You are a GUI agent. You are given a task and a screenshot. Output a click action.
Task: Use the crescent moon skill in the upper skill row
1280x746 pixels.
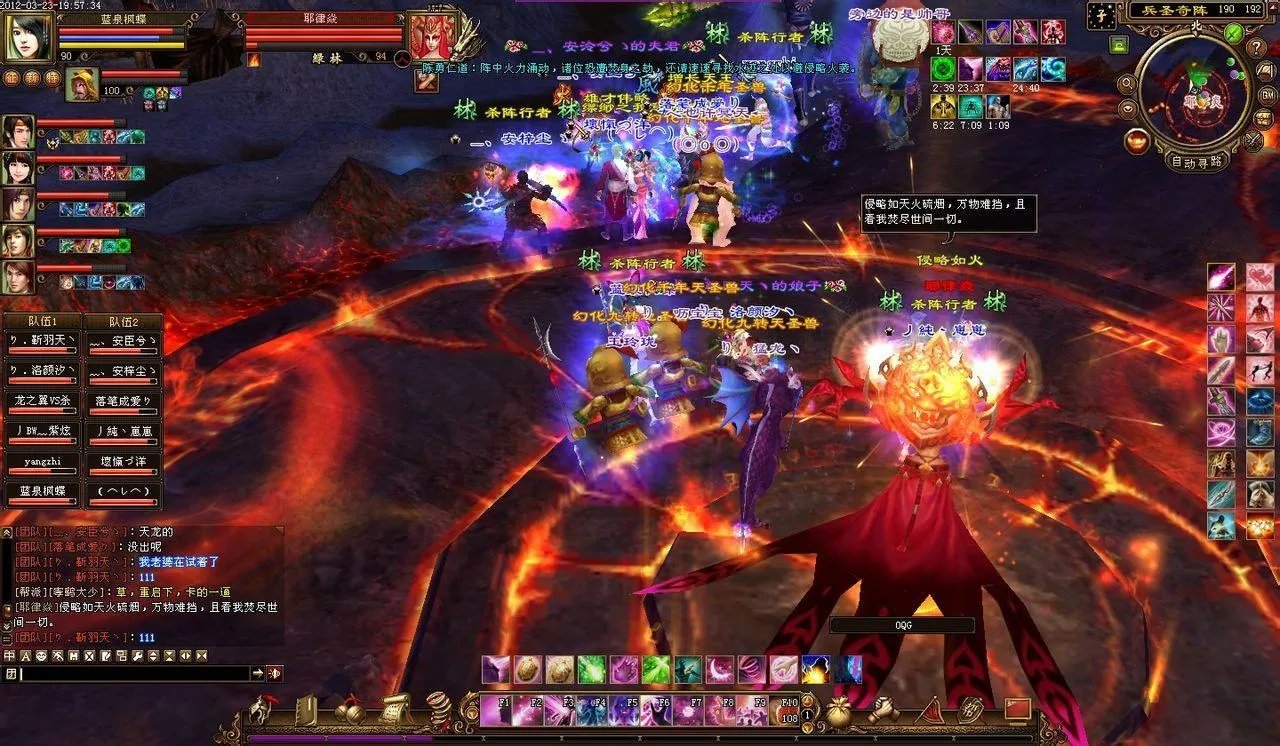coord(720,670)
